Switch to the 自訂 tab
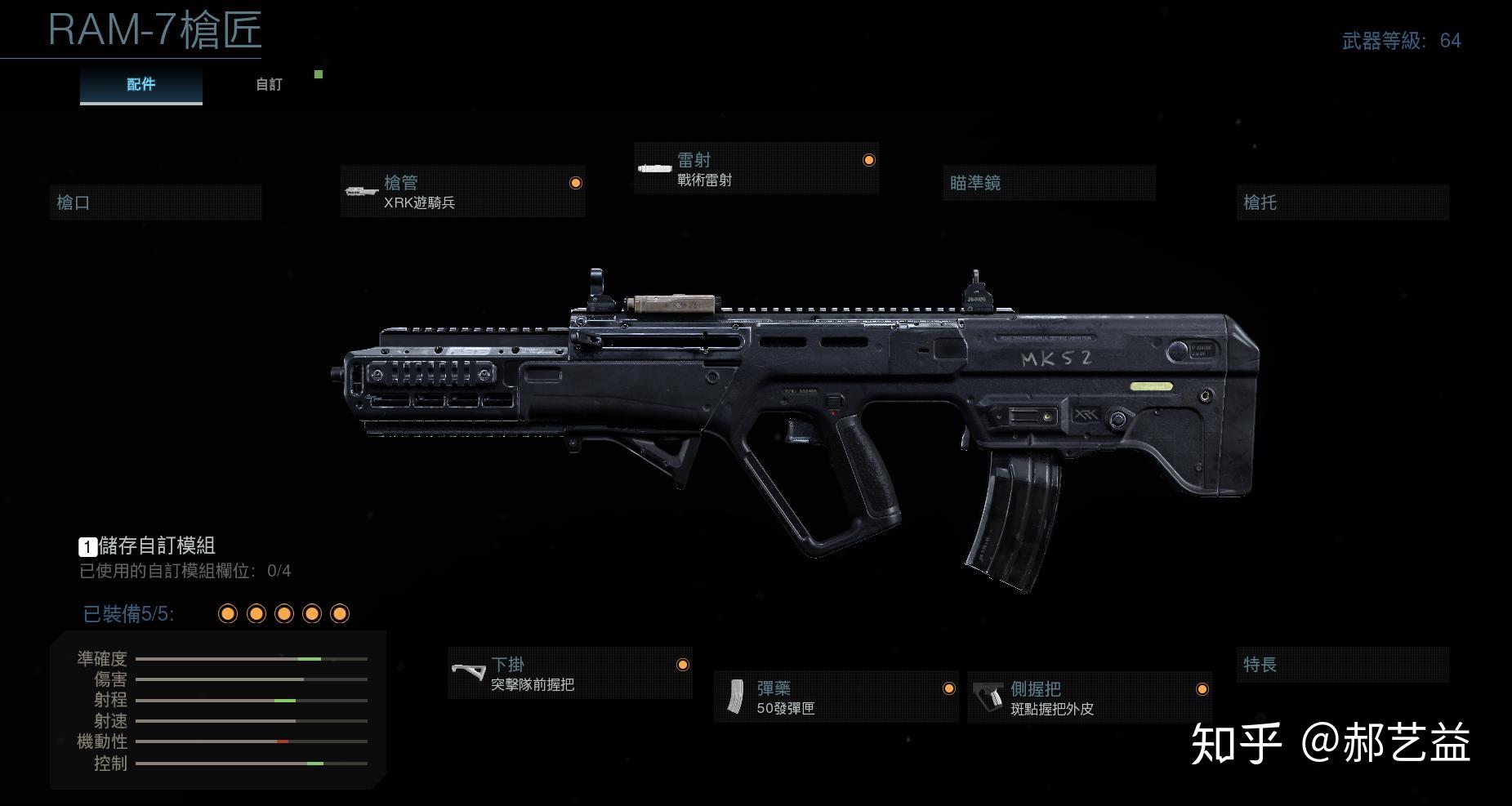 pos(267,84)
